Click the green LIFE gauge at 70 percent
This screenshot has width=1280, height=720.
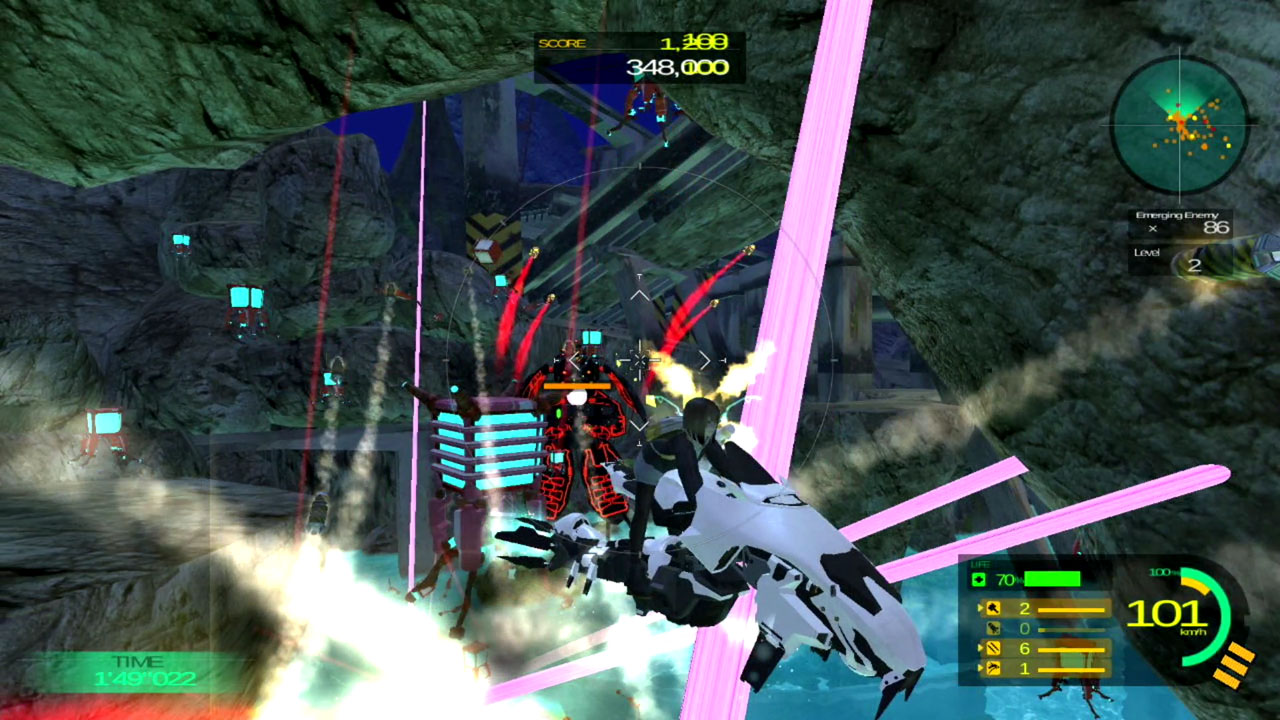click(x=1052, y=577)
